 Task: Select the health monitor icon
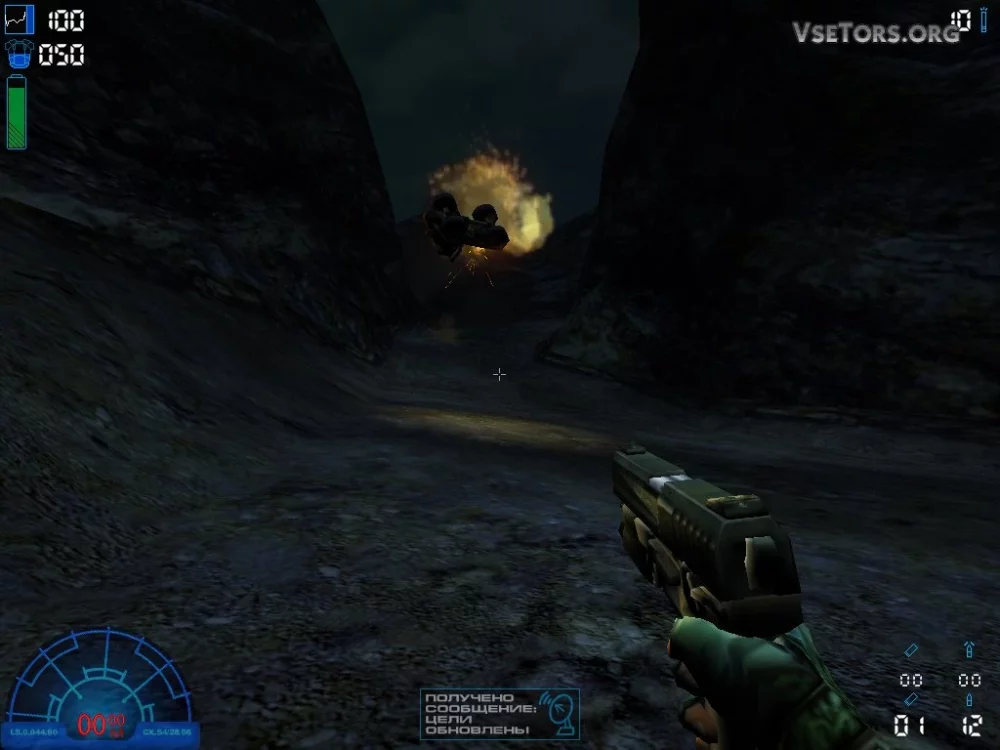(19, 20)
